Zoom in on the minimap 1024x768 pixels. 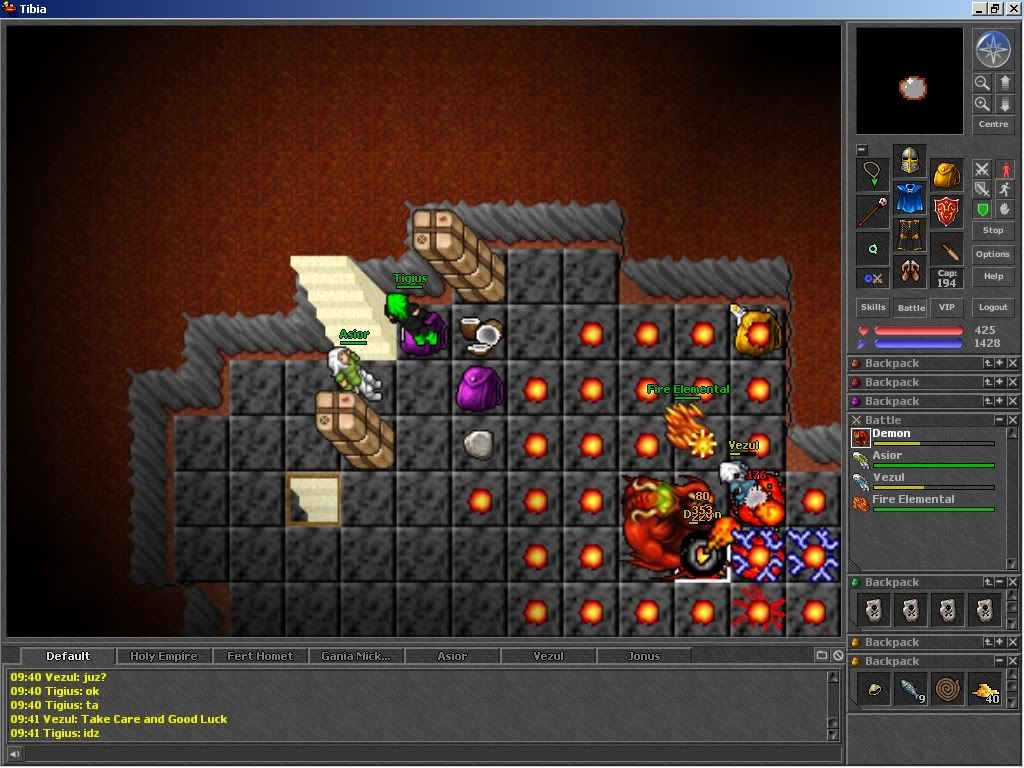pyautogui.click(x=982, y=104)
